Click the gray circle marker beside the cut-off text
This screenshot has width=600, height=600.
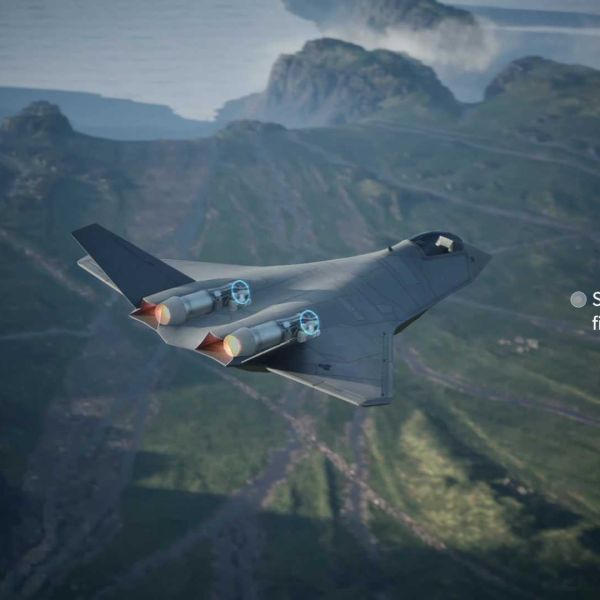[x=578, y=299]
